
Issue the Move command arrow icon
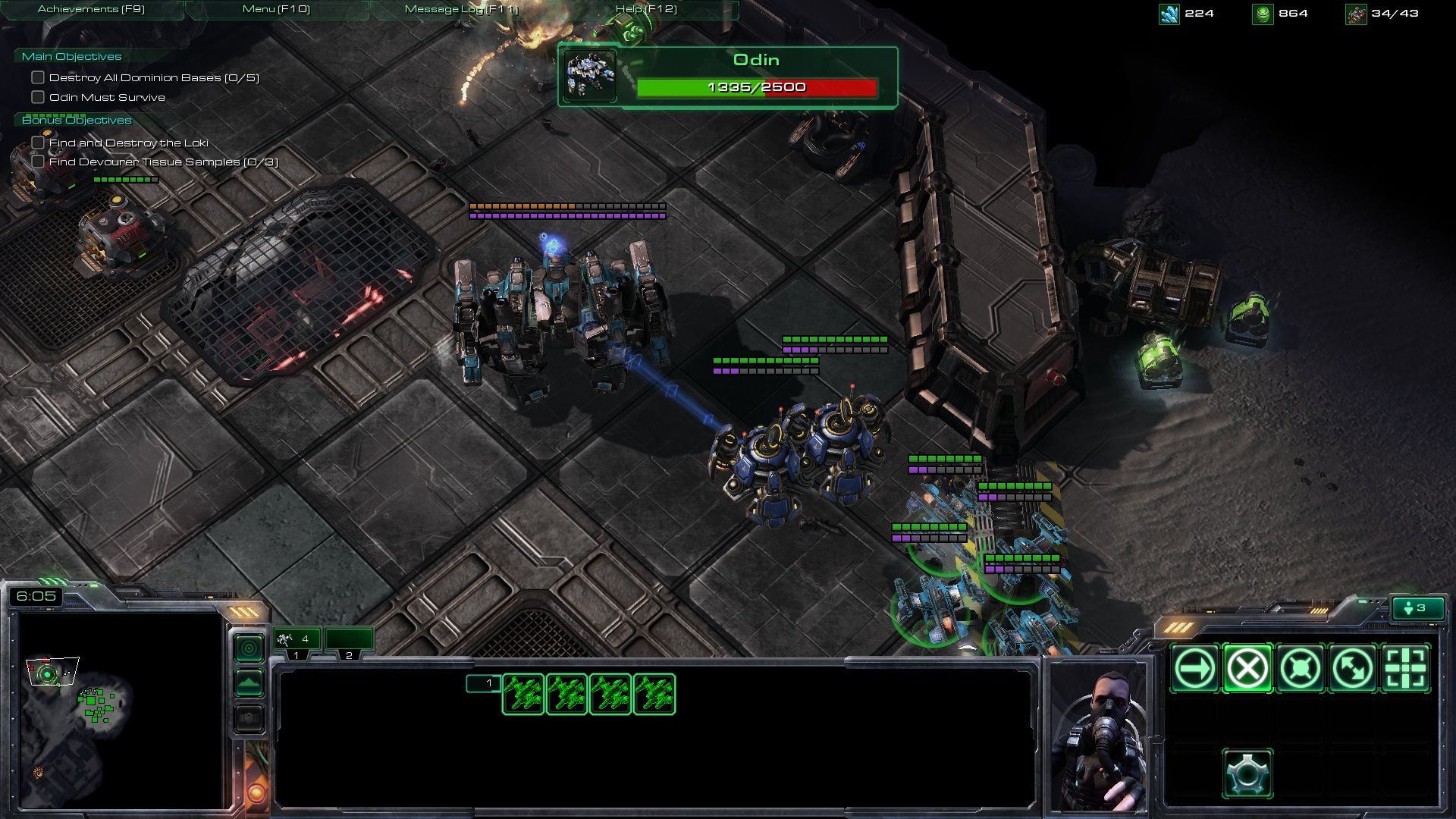click(x=1194, y=669)
